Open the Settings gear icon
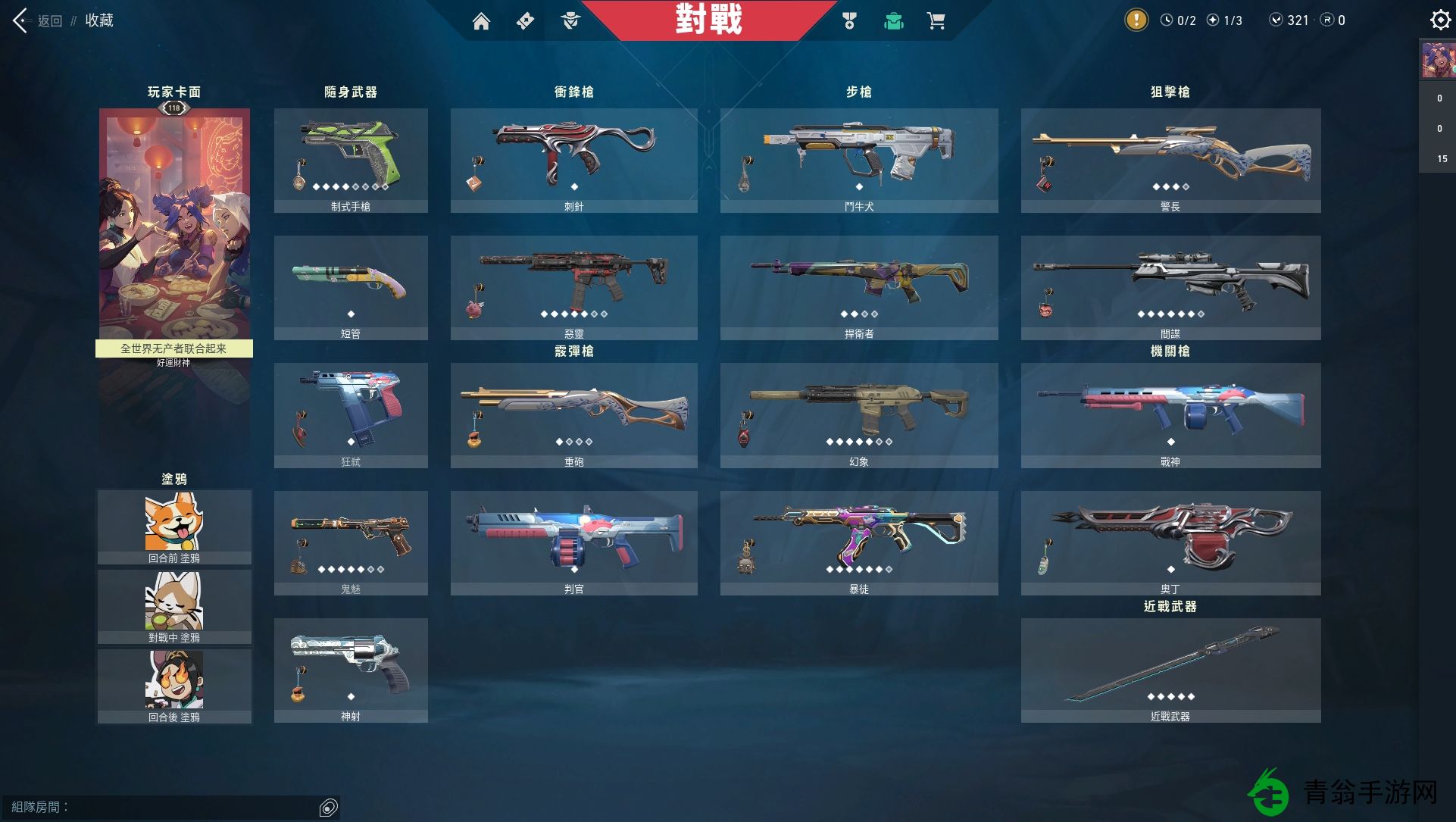 [1439, 20]
